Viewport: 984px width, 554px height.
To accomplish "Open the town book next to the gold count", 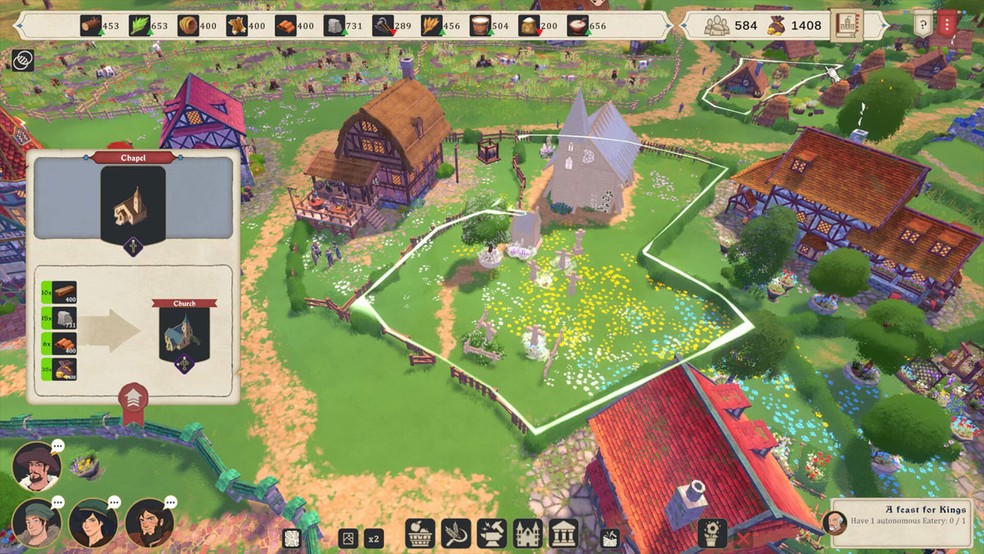I will tap(847, 25).
